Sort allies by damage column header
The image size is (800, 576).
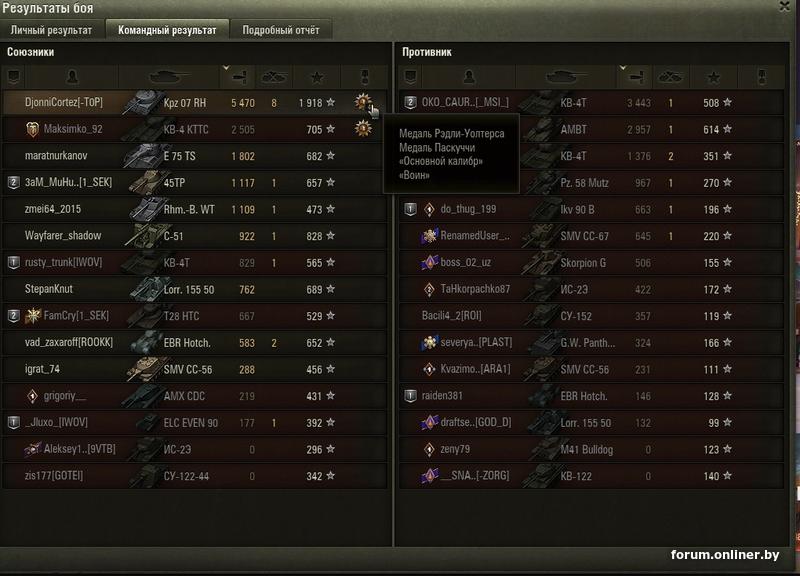[x=238, y=76]
